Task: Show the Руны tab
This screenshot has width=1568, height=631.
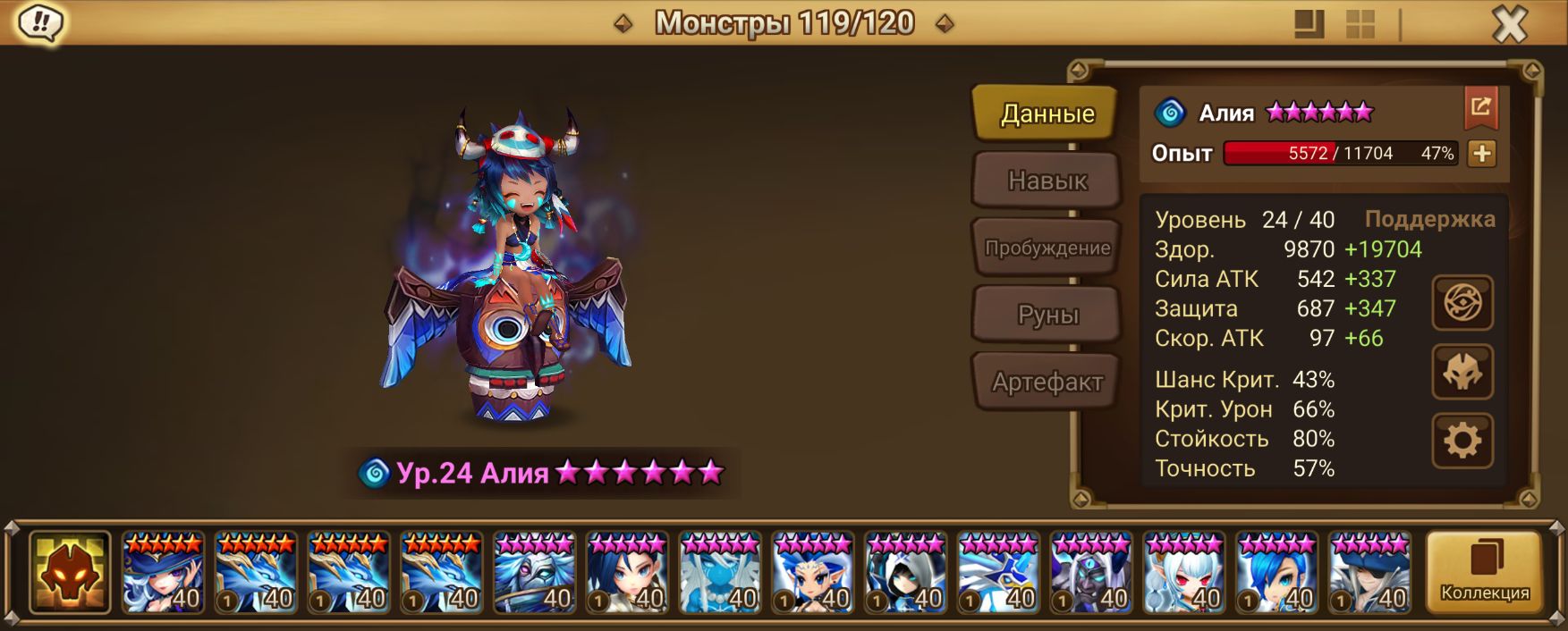Action: pos(1047,315)
